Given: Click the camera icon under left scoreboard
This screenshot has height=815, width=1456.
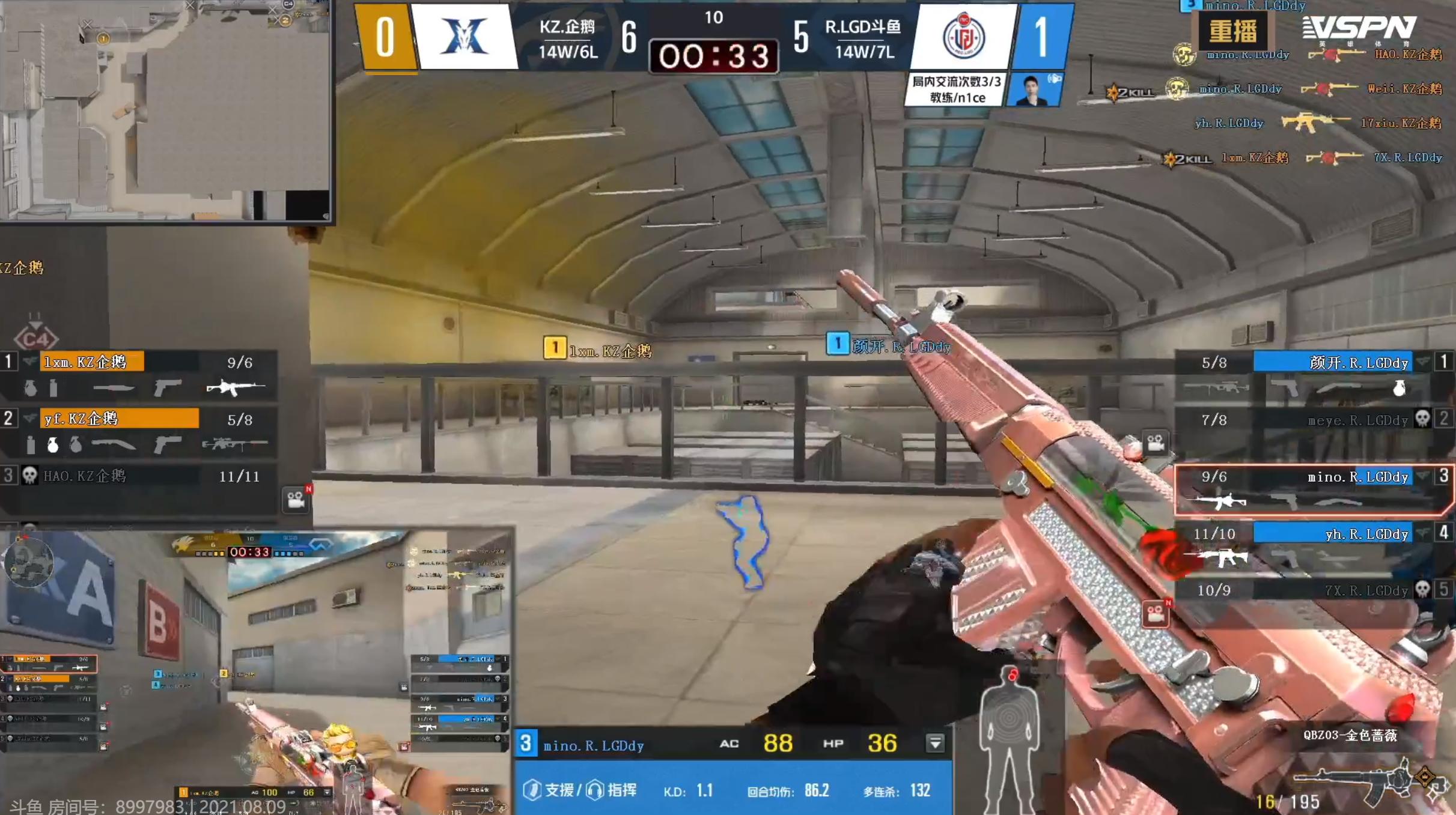Looking at the screenshot, I should [x=296, y=500].
